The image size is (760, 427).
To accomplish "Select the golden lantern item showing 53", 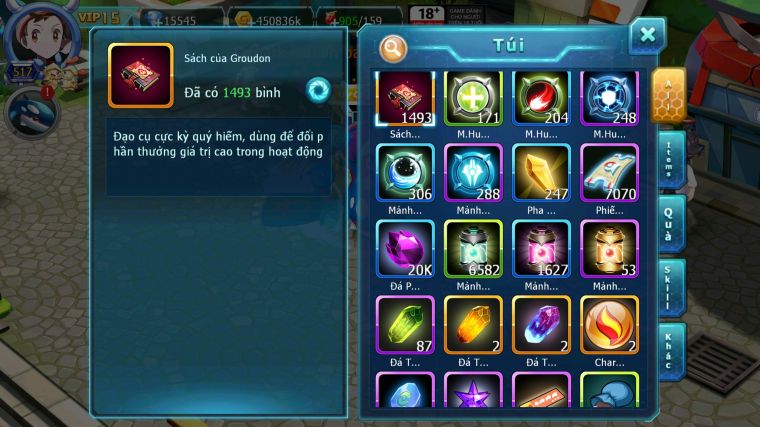I will click(609, 248).
